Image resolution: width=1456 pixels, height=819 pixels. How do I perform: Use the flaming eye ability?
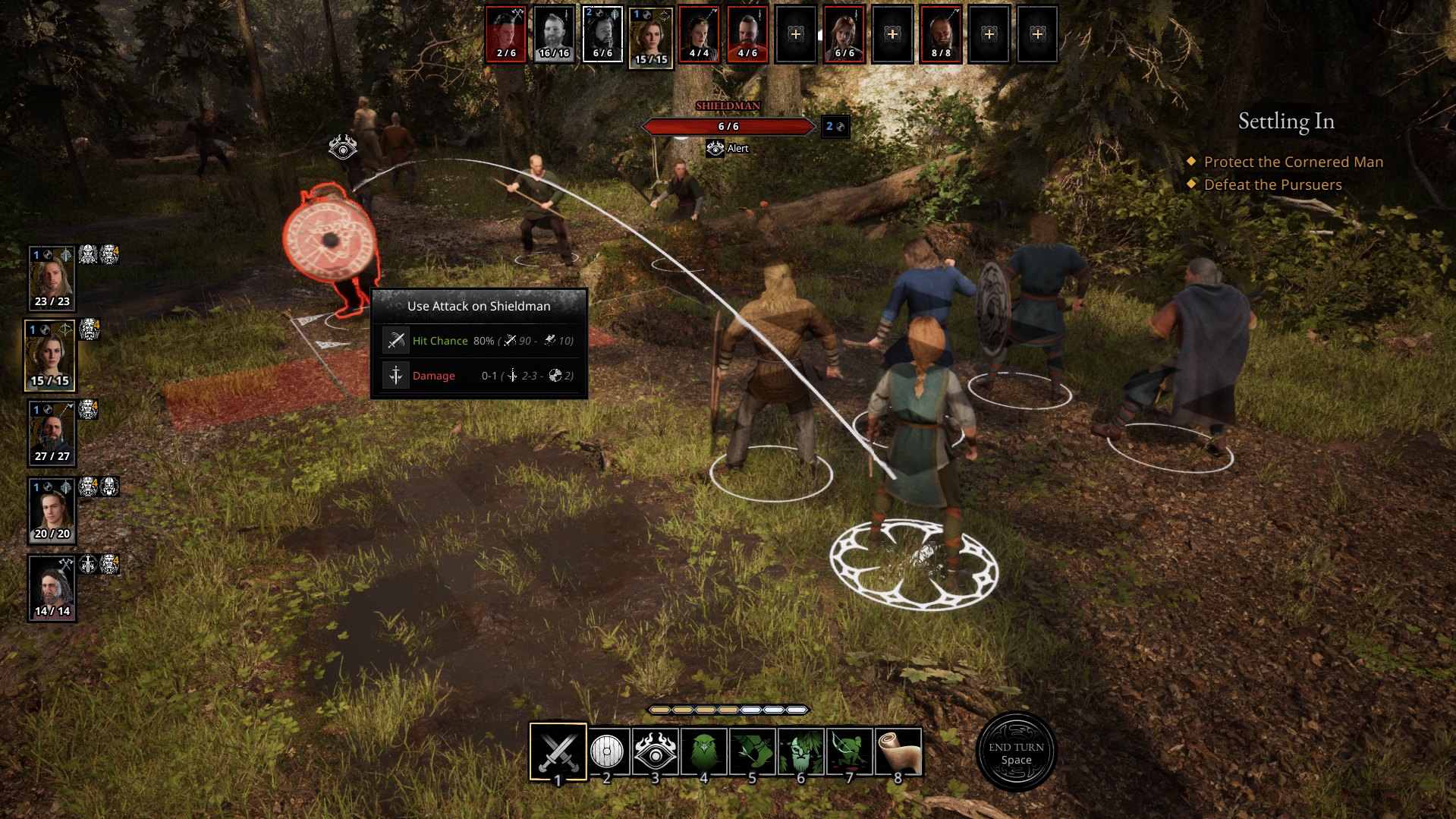click(x=656, y=751)
